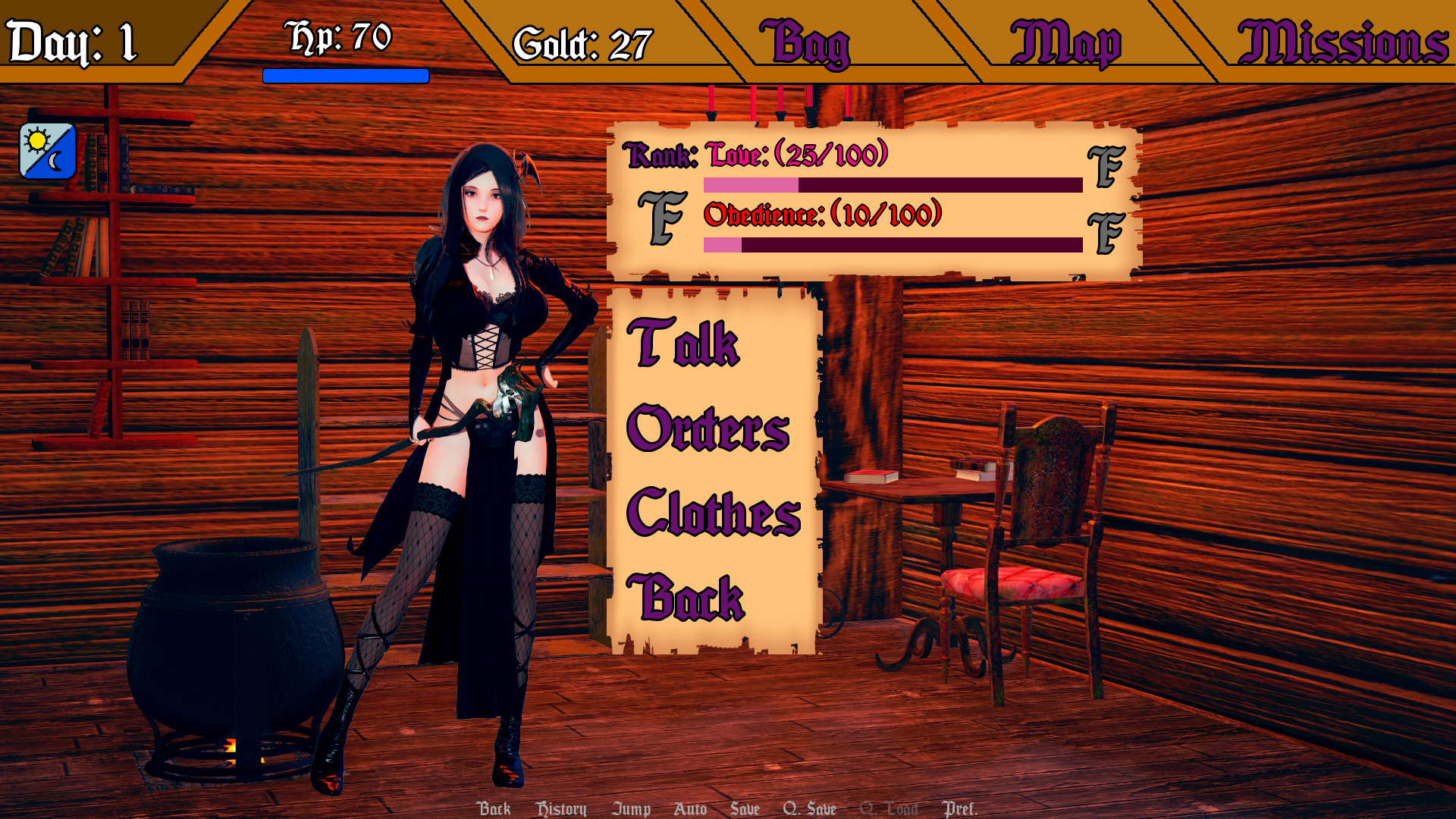View the Missions list
This screenshot has height=819, width=1456.
tap(1342, 42)
